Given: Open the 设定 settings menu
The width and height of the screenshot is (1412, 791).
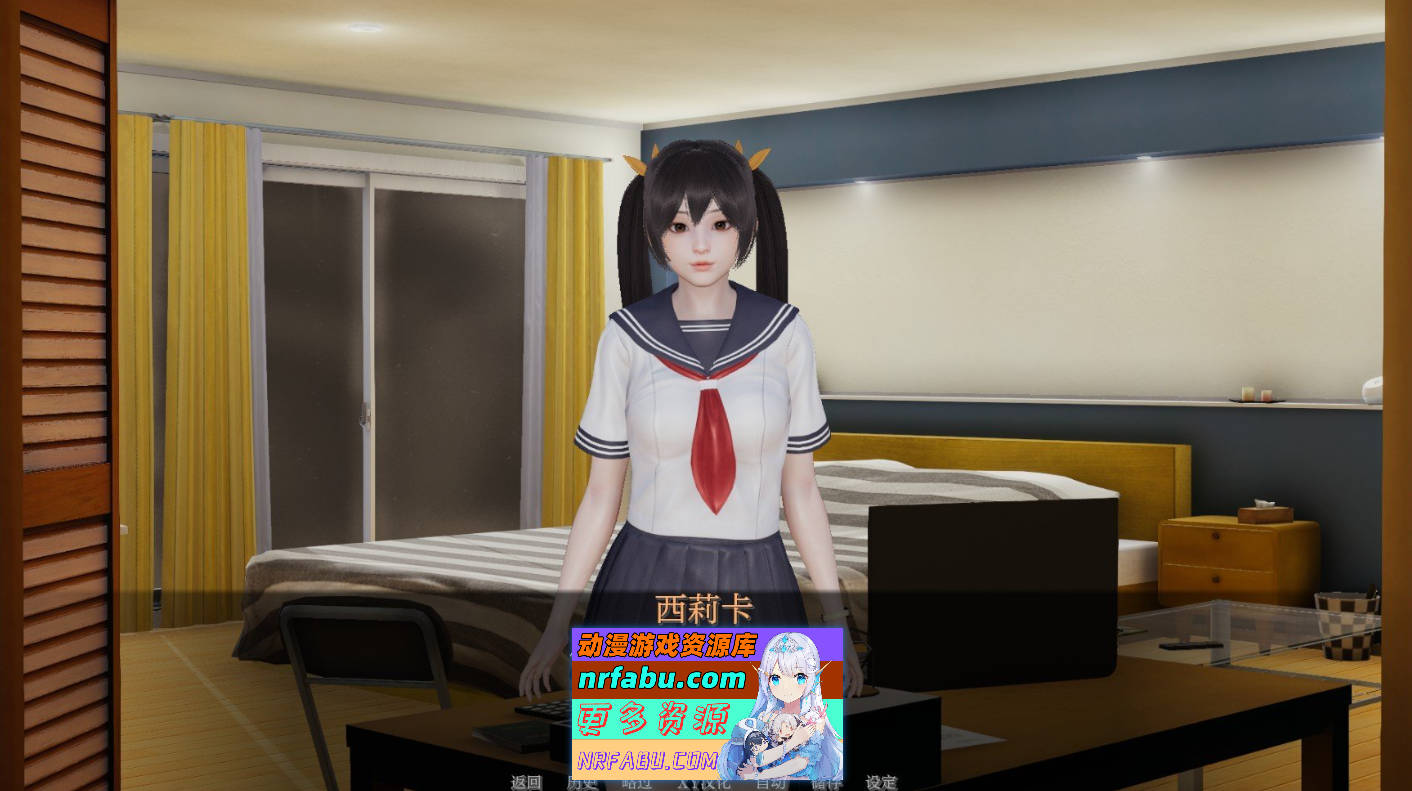Looking at the screenshot, I should point(882,784).
